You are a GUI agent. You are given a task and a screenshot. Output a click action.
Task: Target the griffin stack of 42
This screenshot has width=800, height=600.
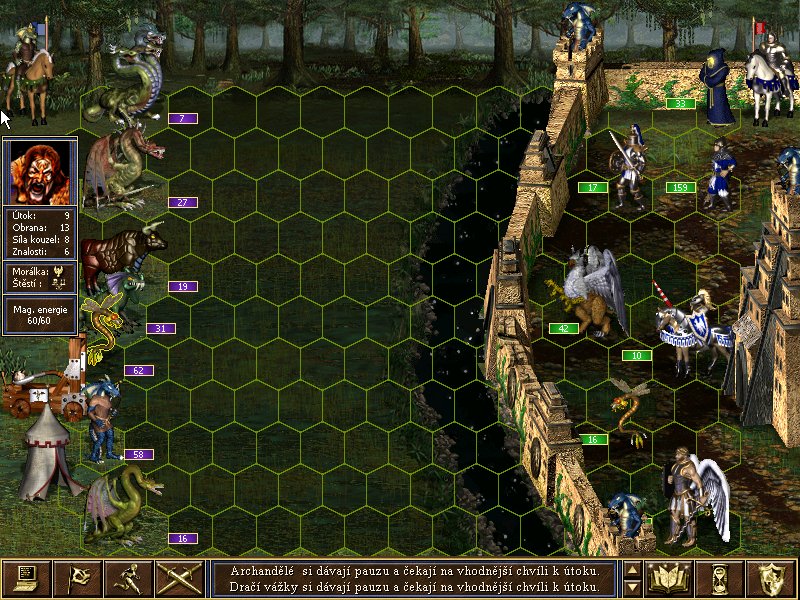589,295
